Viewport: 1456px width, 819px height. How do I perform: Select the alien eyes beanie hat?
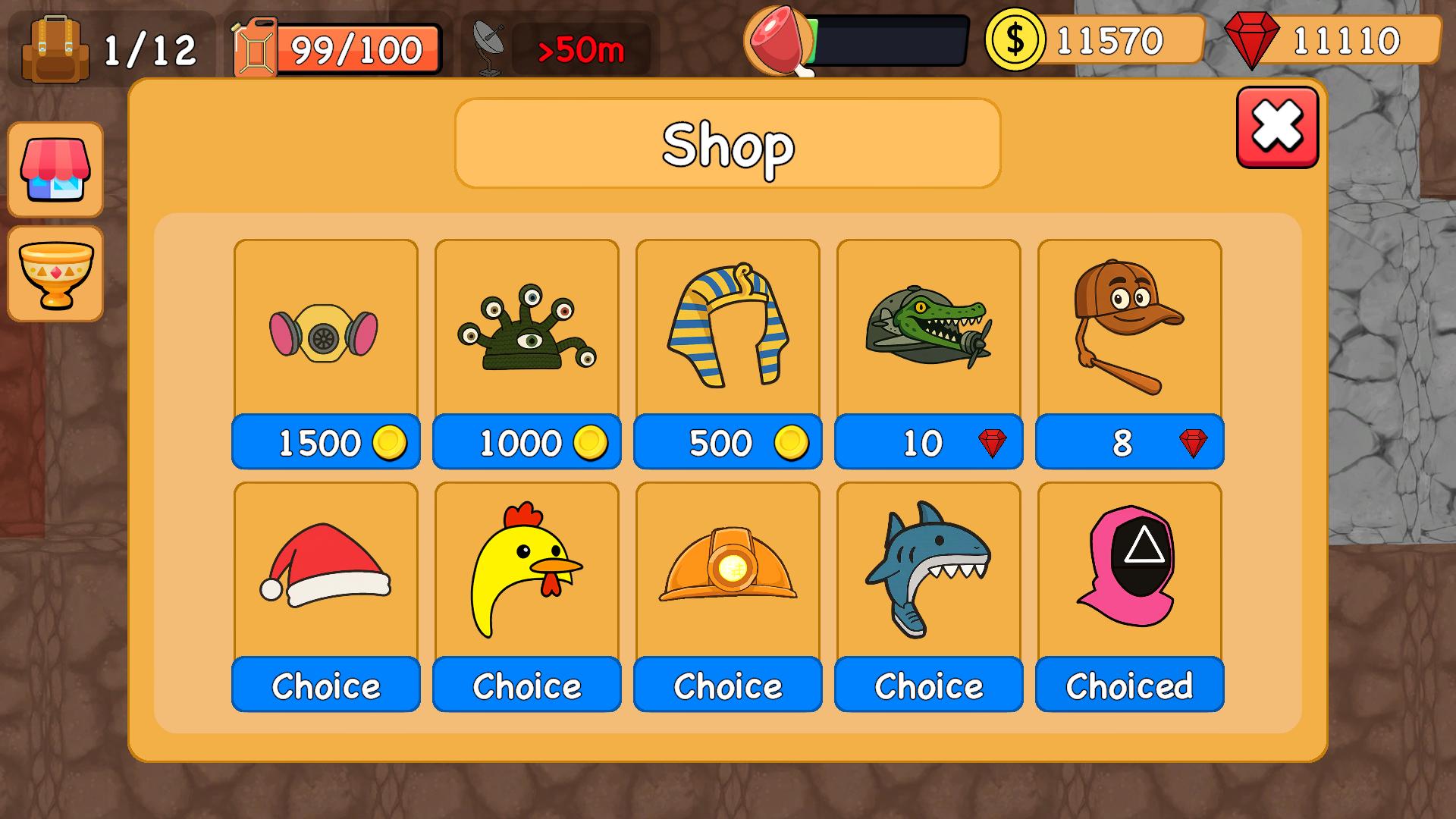pos(526,334)
